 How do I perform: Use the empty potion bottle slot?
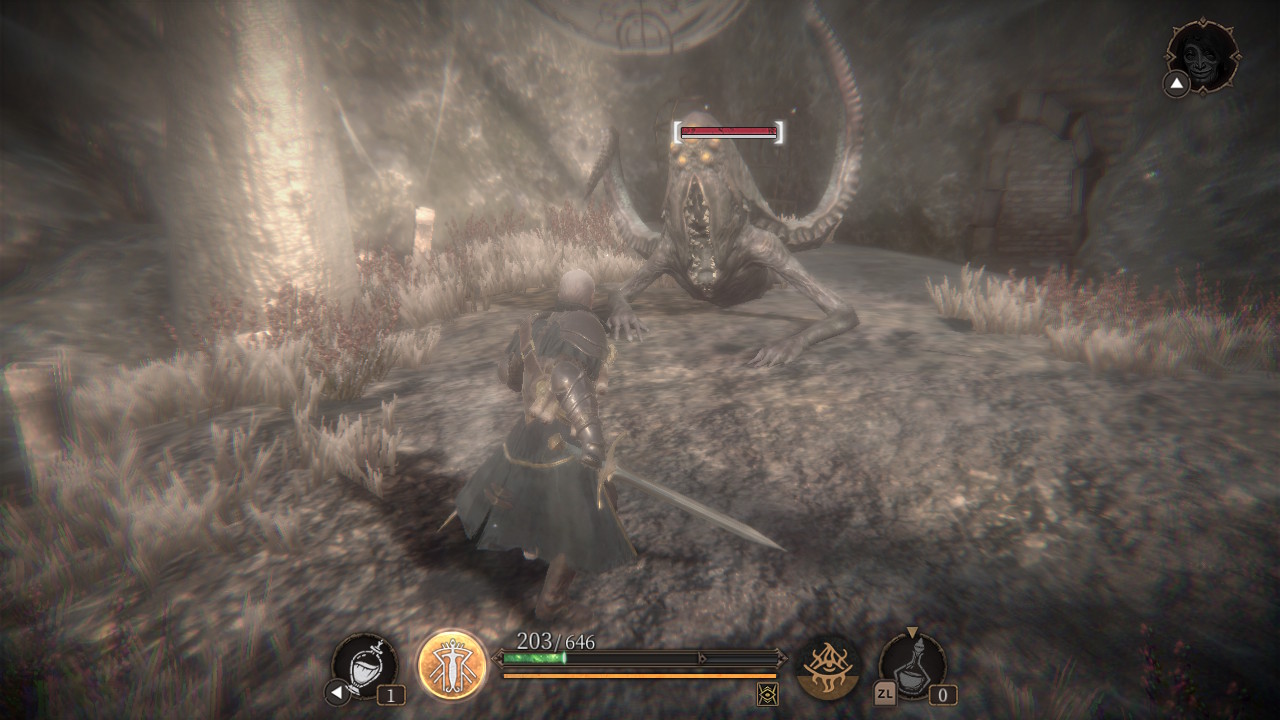point(912,665)
